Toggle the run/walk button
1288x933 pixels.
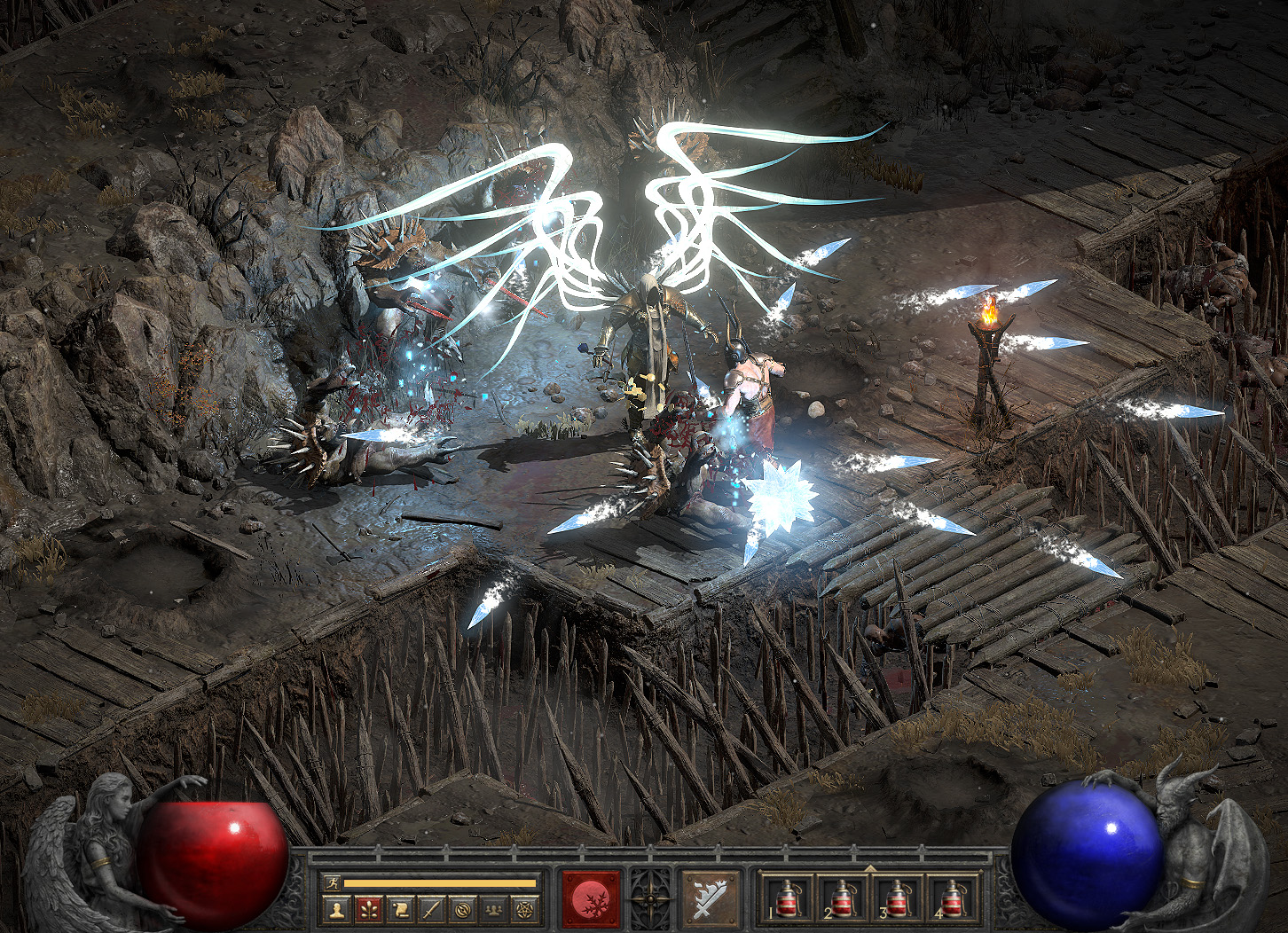coord(332,882)
